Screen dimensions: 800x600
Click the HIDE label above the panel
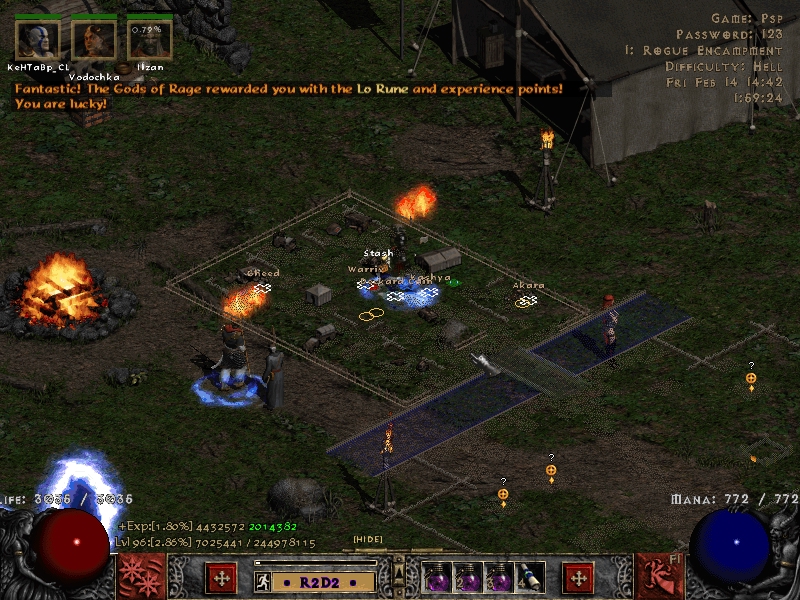coord(367,540)
